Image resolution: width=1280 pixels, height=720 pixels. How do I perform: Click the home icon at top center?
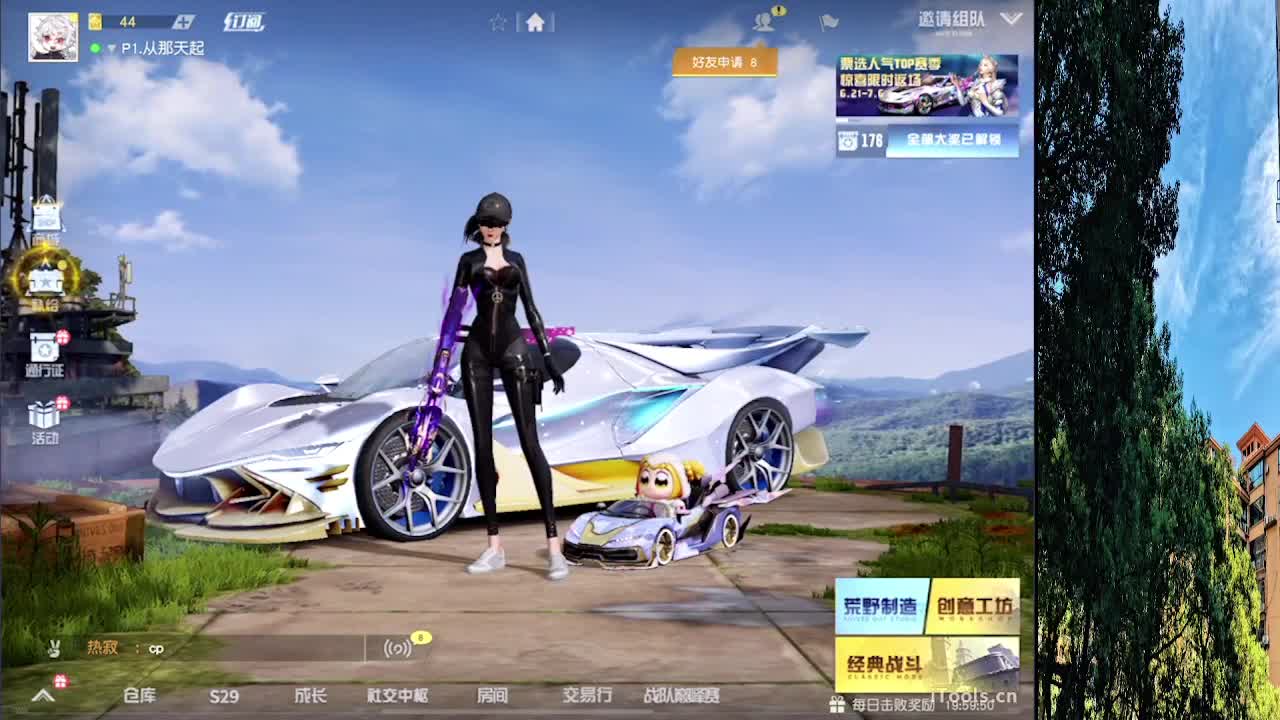(x=537, y=20)
